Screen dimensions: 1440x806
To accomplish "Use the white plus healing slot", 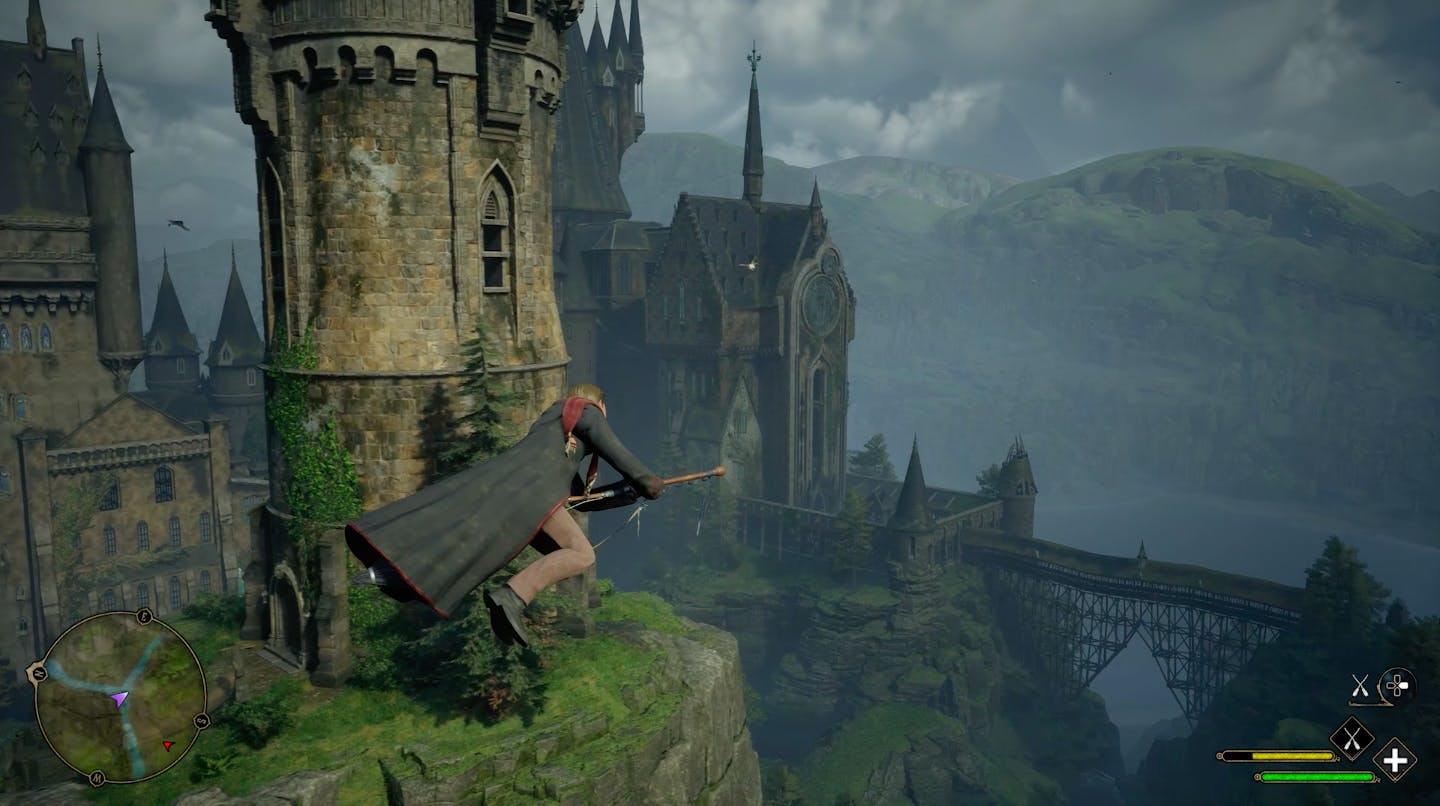I will (1394, 760).
